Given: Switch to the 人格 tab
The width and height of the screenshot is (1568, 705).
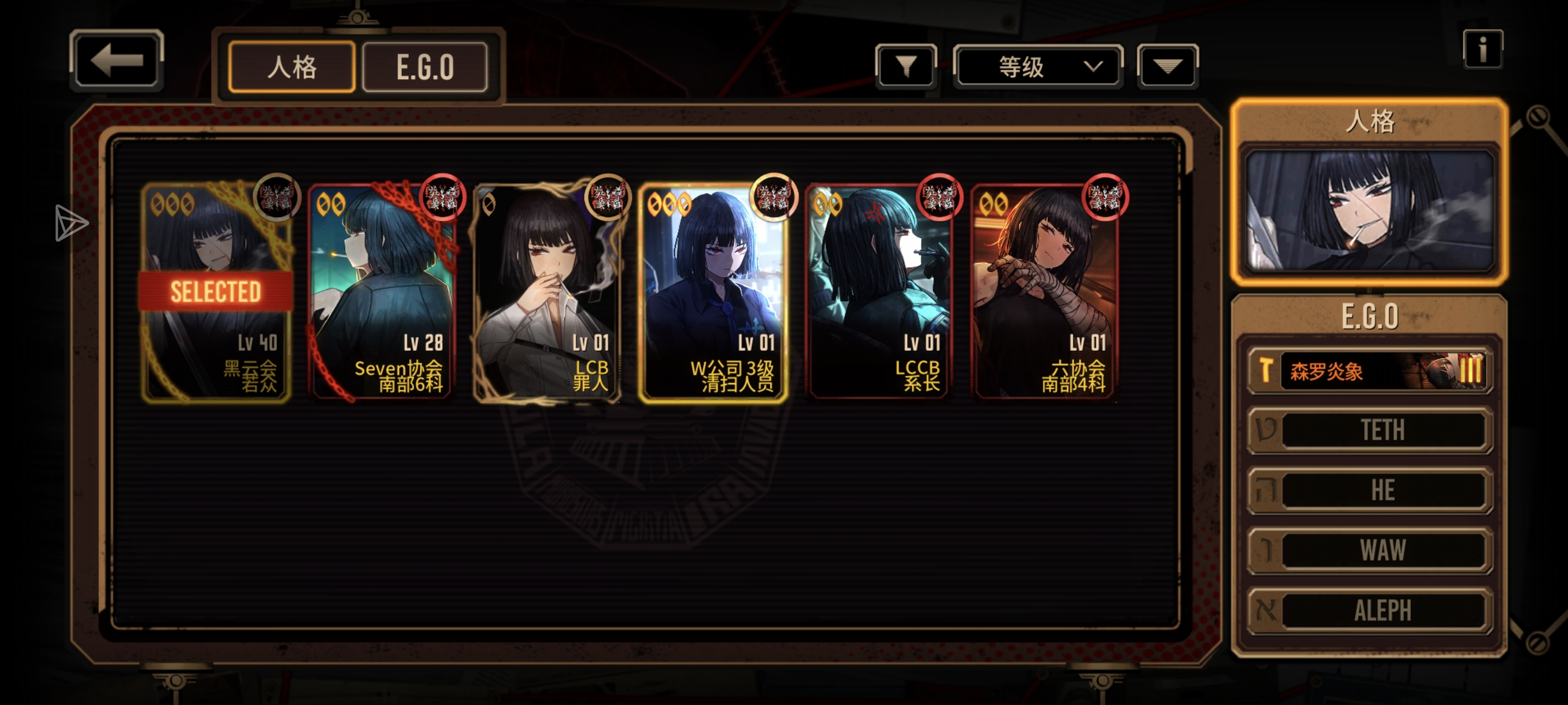Looking at the screenshot, I should [292, 67].
